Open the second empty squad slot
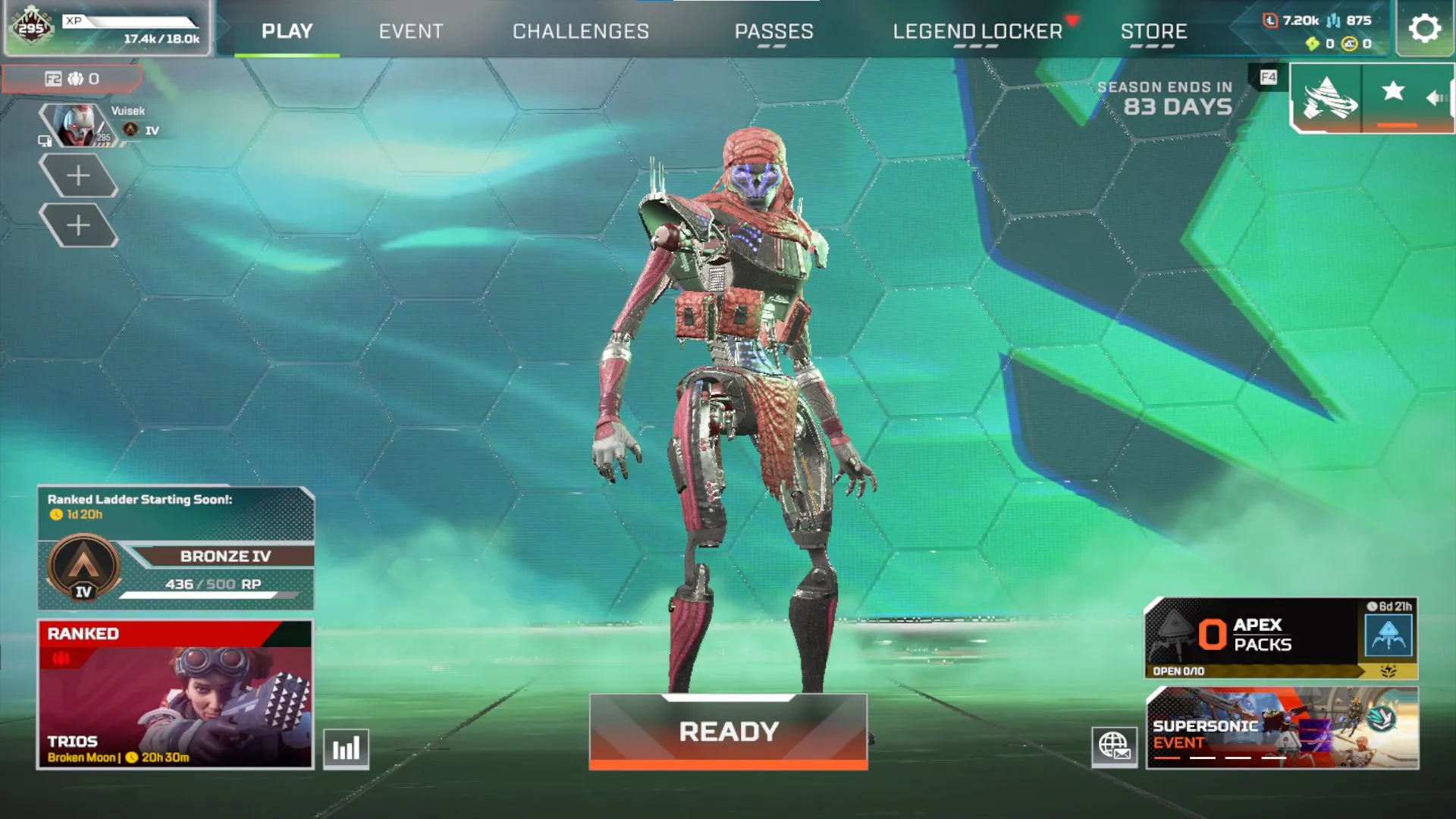This screenshot has width=1456, height=819. tap(80, 225)
